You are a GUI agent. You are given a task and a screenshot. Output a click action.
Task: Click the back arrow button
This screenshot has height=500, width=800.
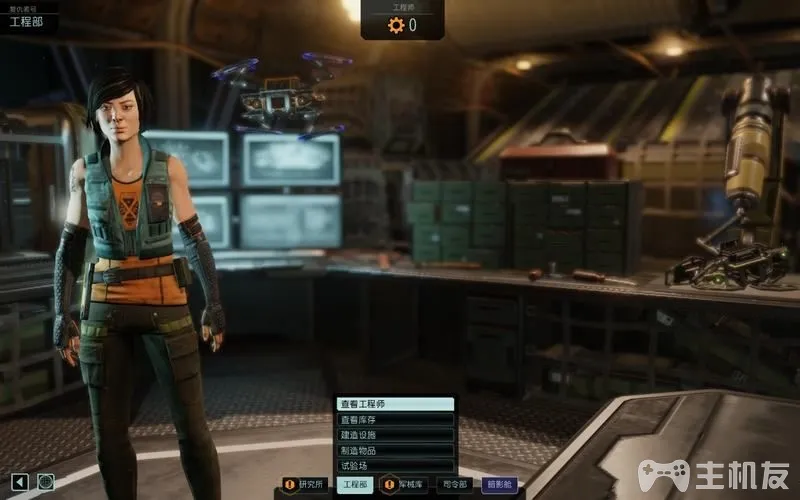(x=19, y=482)
